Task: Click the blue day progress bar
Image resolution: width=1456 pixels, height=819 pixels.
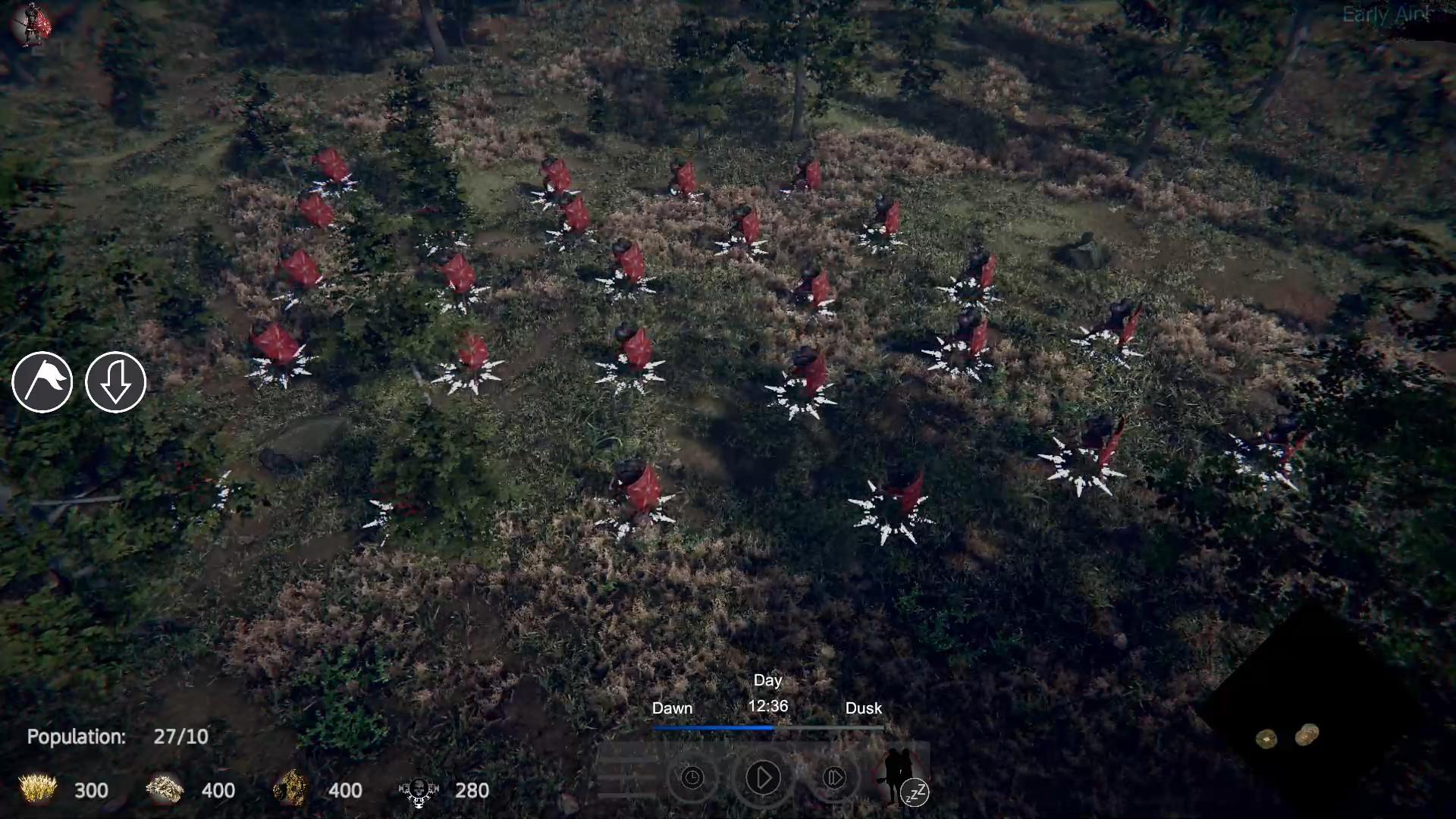Action: pos(713,726)
